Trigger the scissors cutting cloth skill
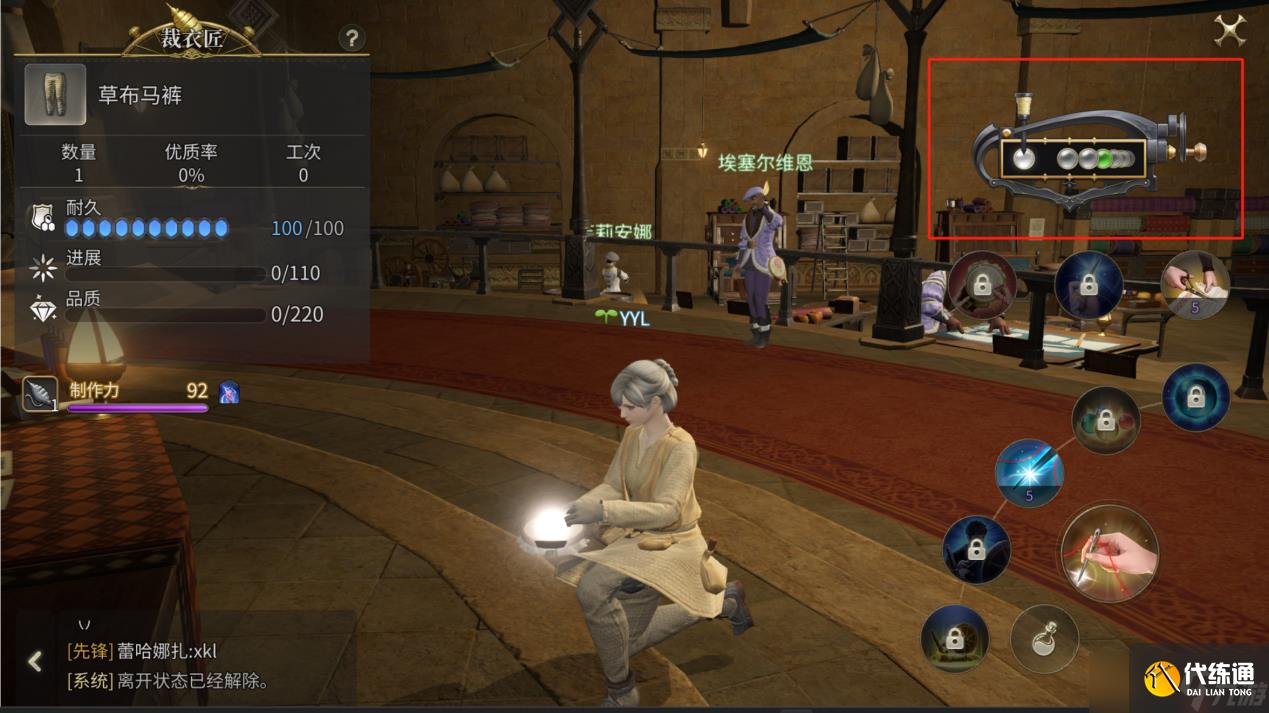The height and width of the screenshot is (713, 1269). [x=1196, y=285]
